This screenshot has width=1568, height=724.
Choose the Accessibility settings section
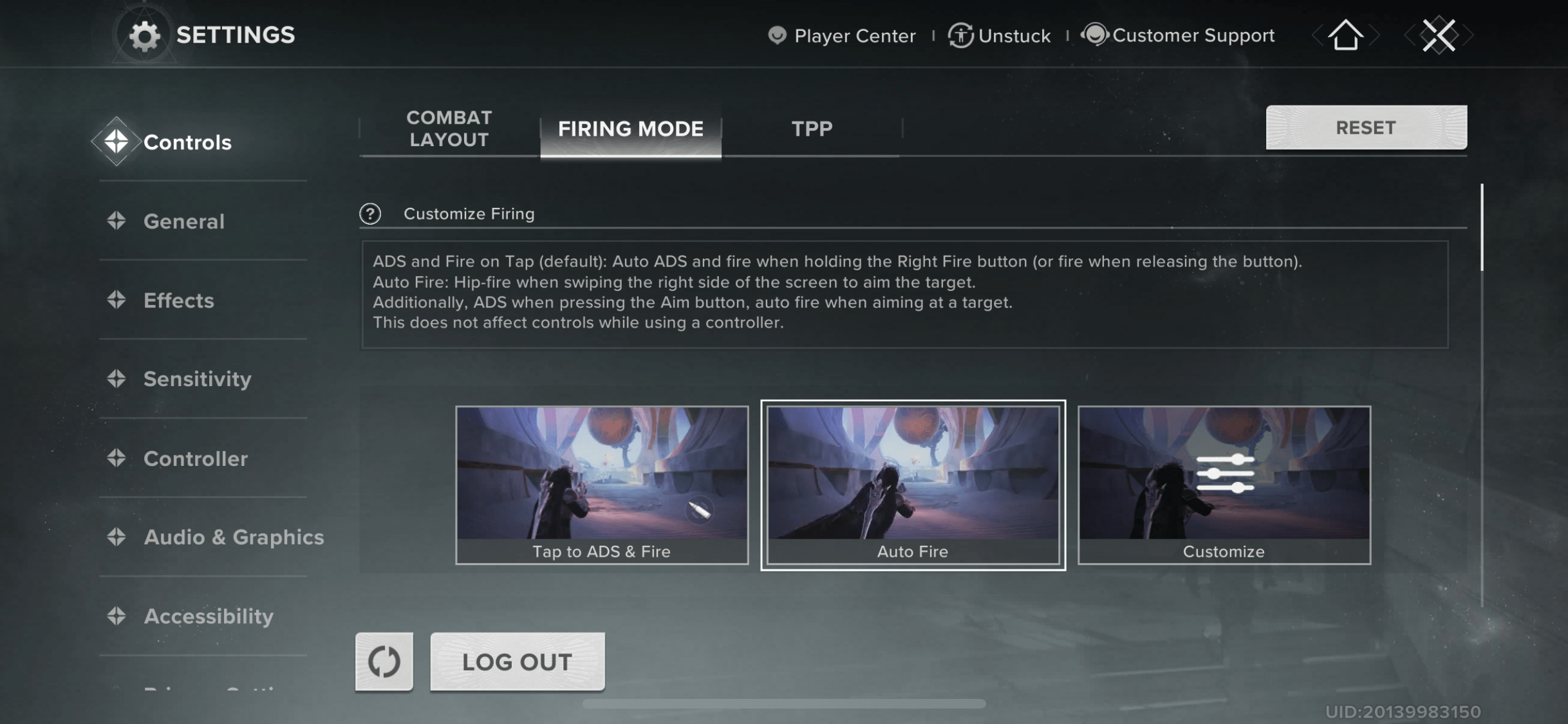(209, 617)
